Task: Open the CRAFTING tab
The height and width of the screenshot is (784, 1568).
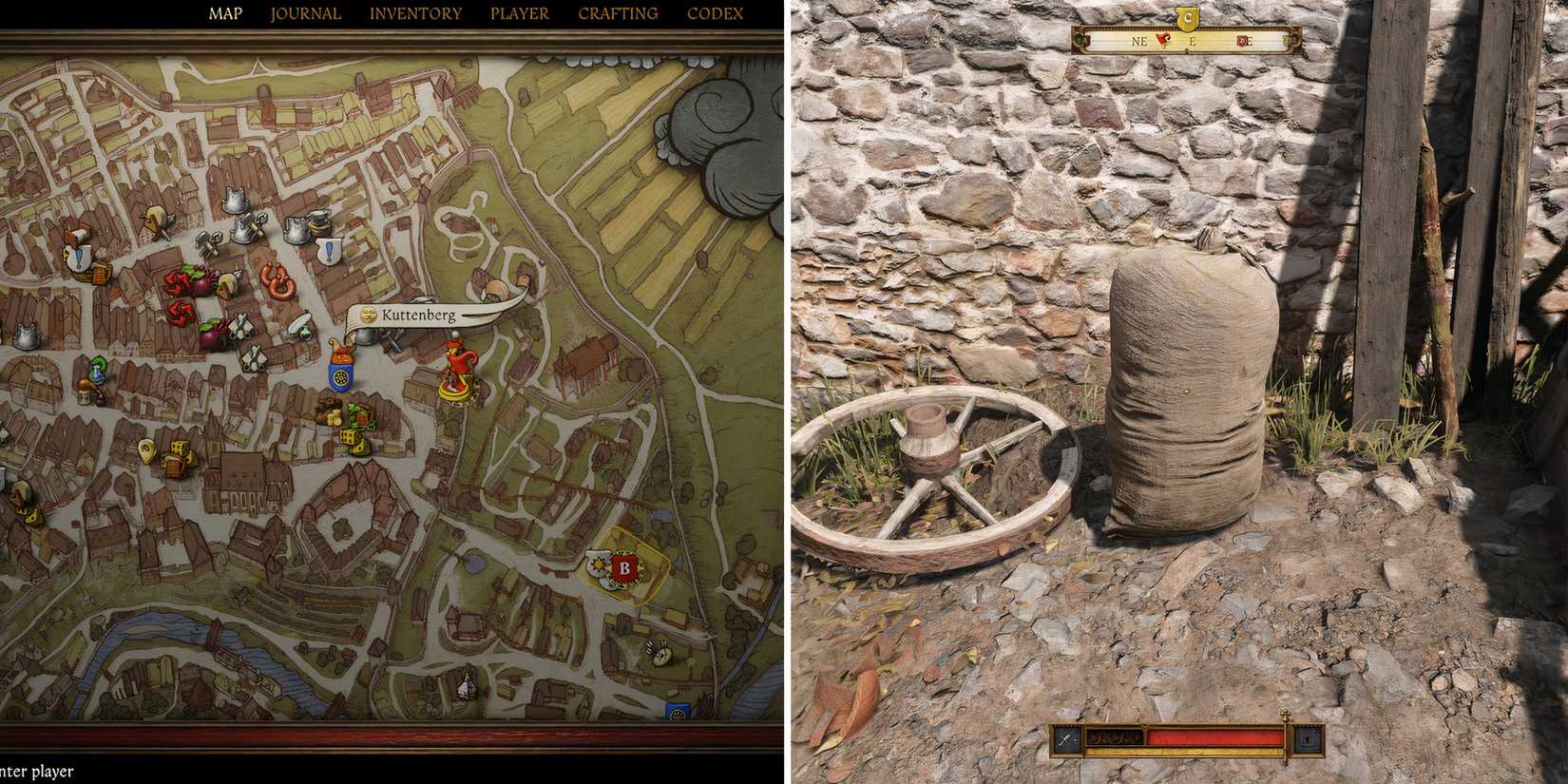Action: [x=618, y=13]
